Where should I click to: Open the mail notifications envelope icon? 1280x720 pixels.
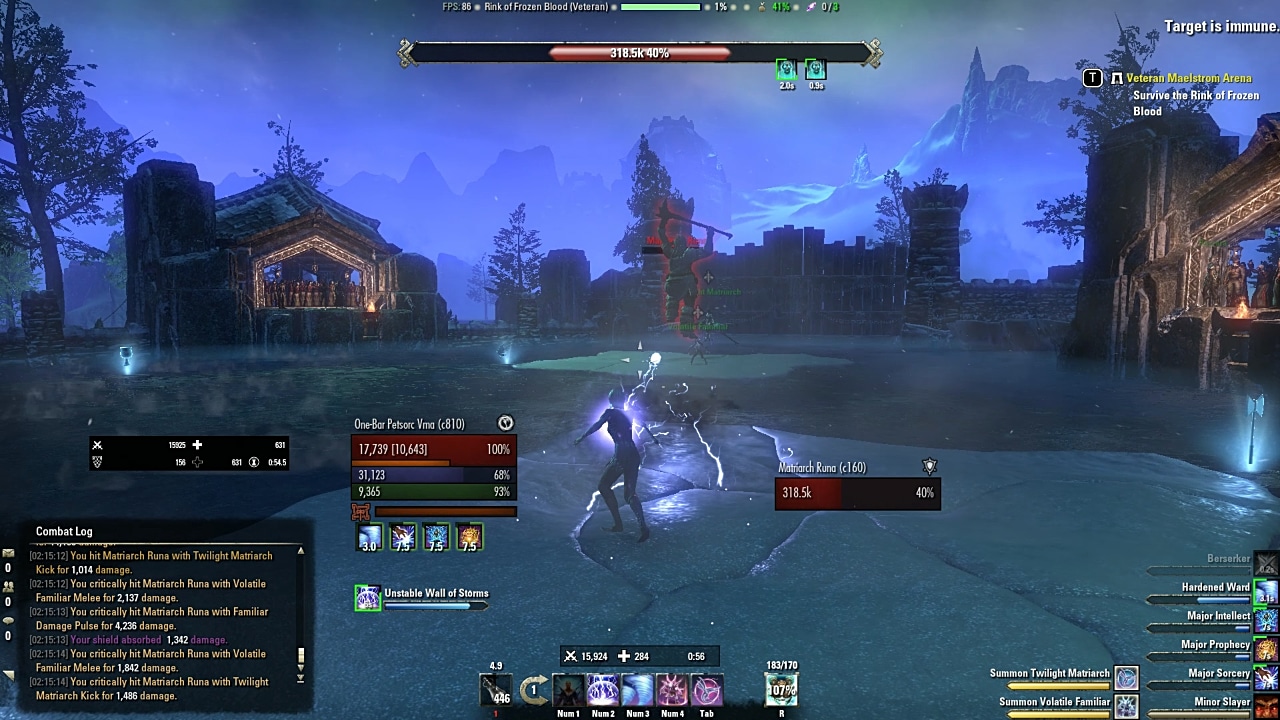pos(9,553)
